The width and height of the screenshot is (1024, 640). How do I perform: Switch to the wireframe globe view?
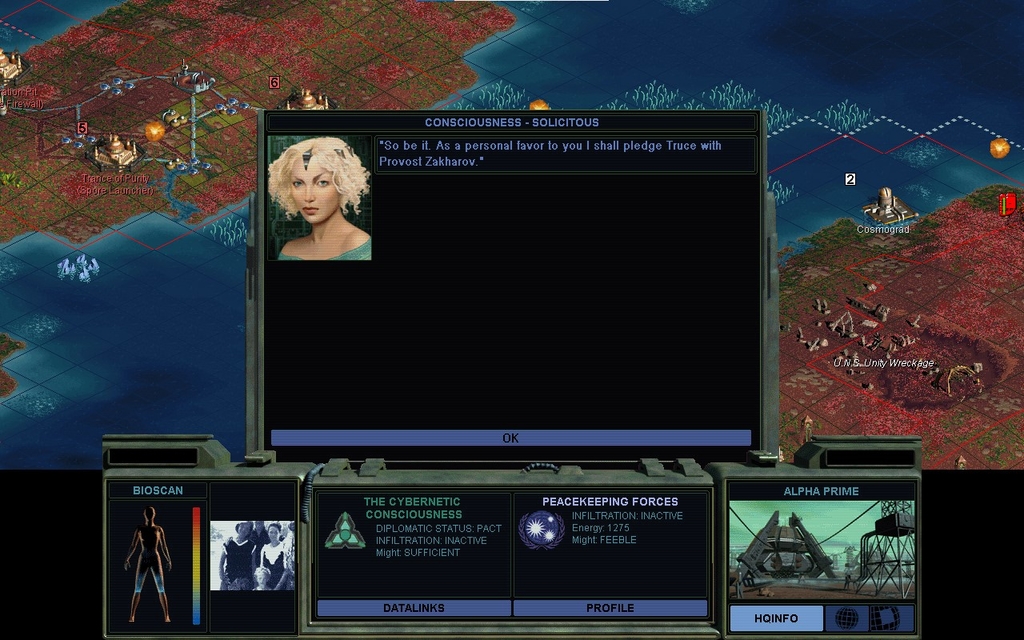(x=846, y=618)
